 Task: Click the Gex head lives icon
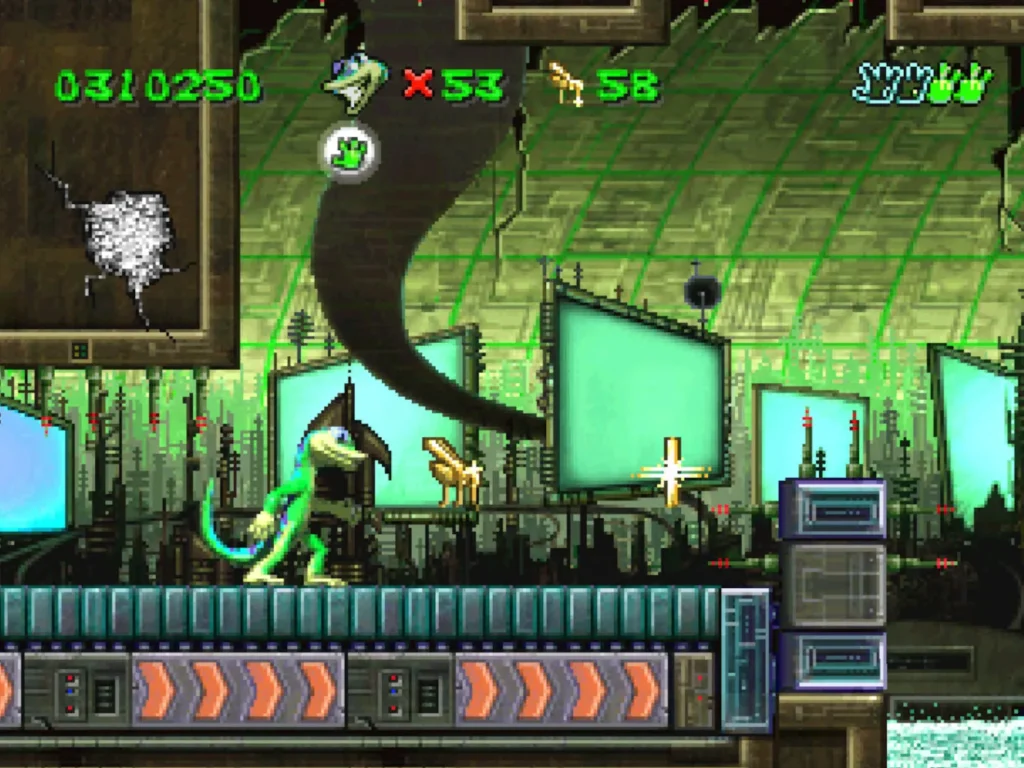click(354, 83)
